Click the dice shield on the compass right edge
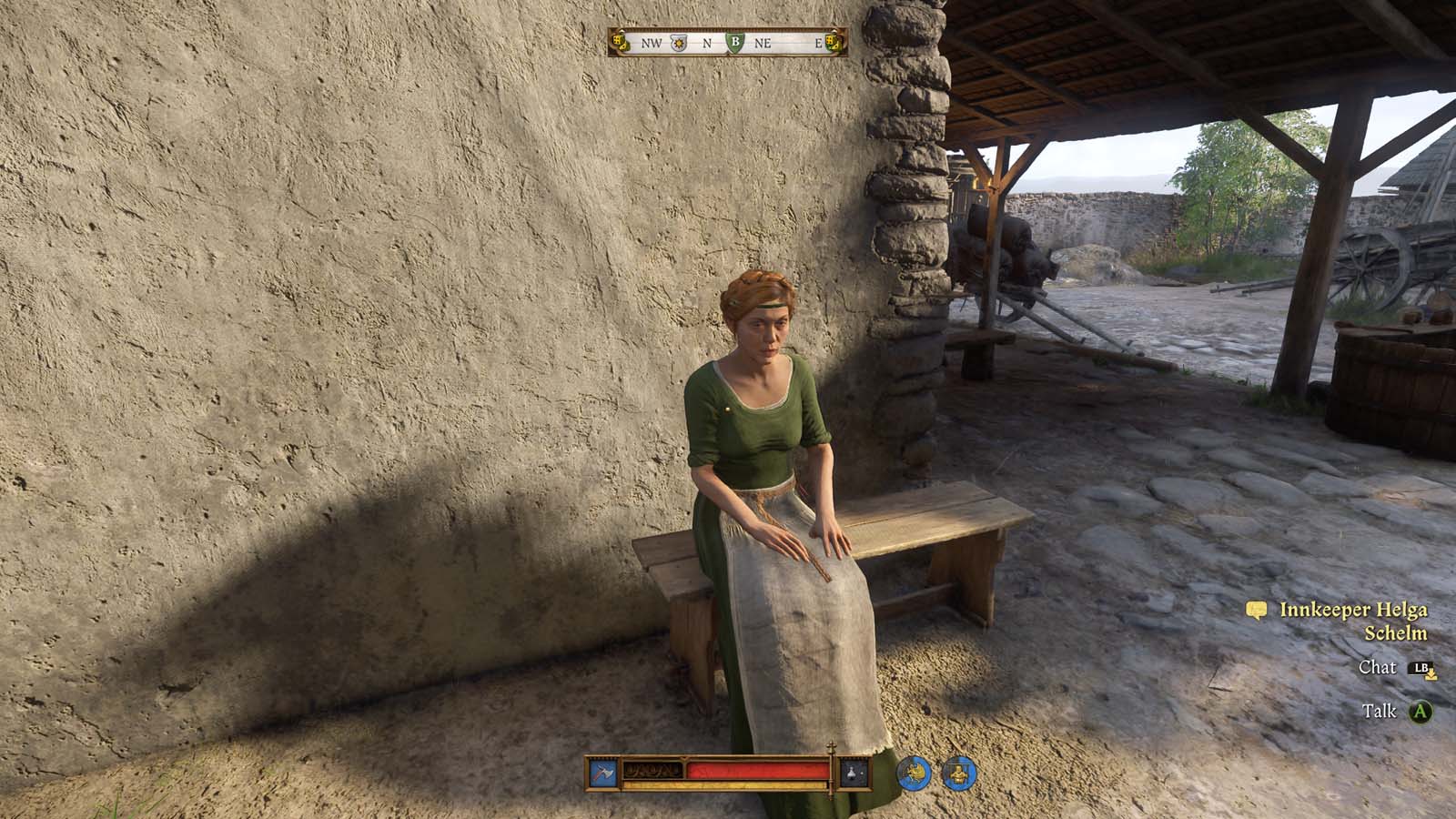This screenshot has height=819, width=1456. pos(835,42)
